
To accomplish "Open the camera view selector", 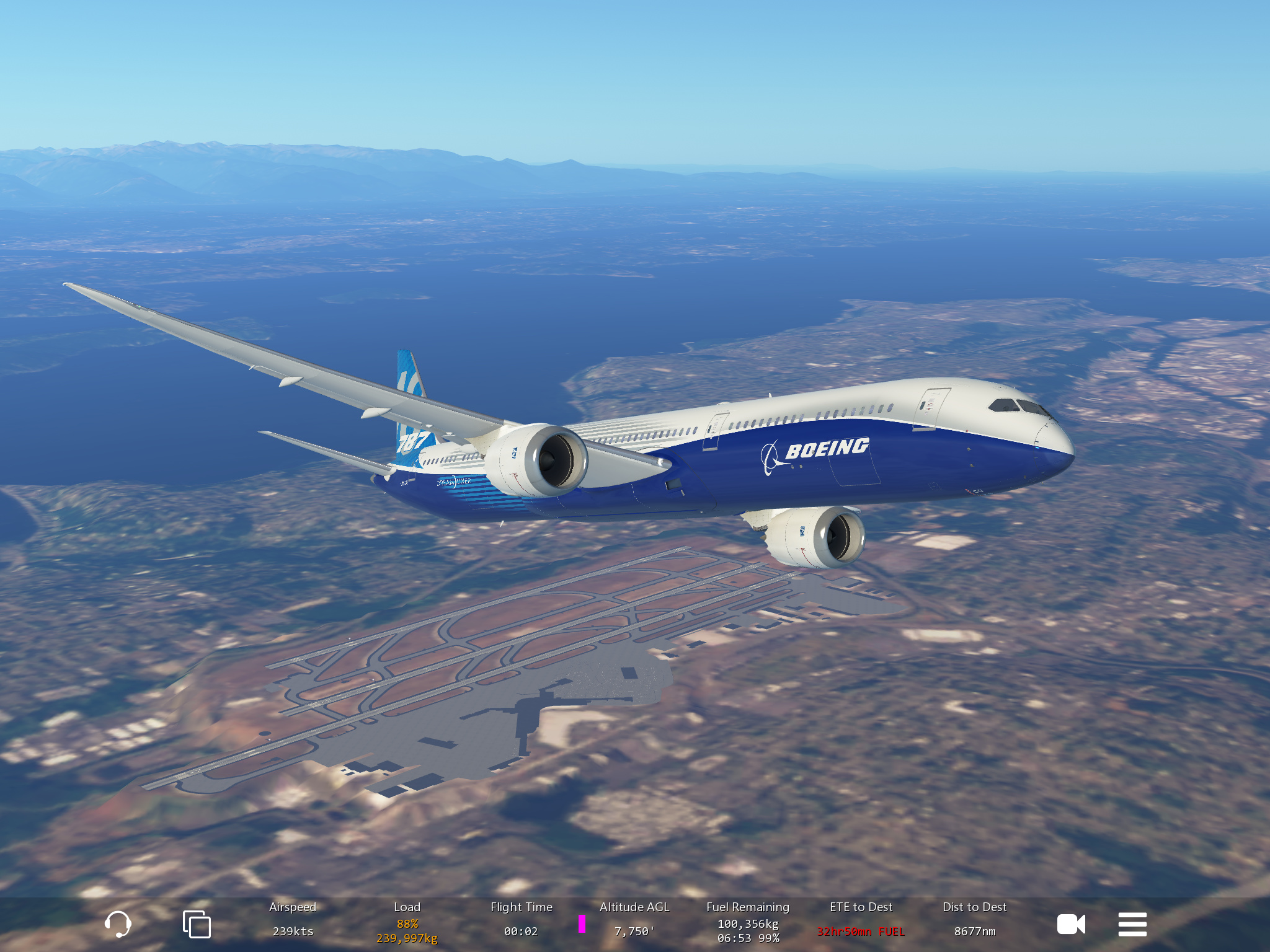I will click(1071, 924).
